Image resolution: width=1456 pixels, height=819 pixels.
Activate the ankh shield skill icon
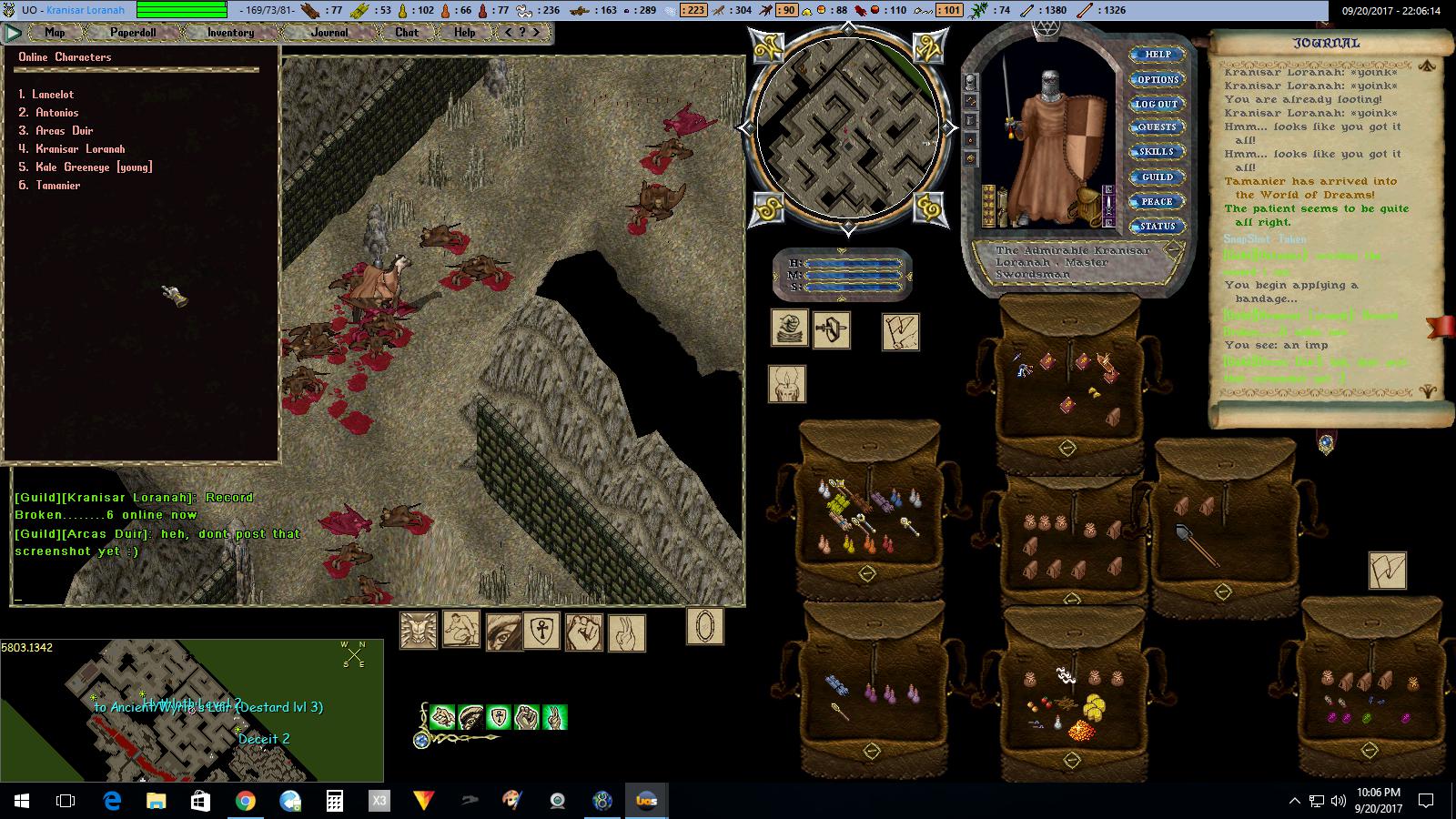click(x=544, y=631)
